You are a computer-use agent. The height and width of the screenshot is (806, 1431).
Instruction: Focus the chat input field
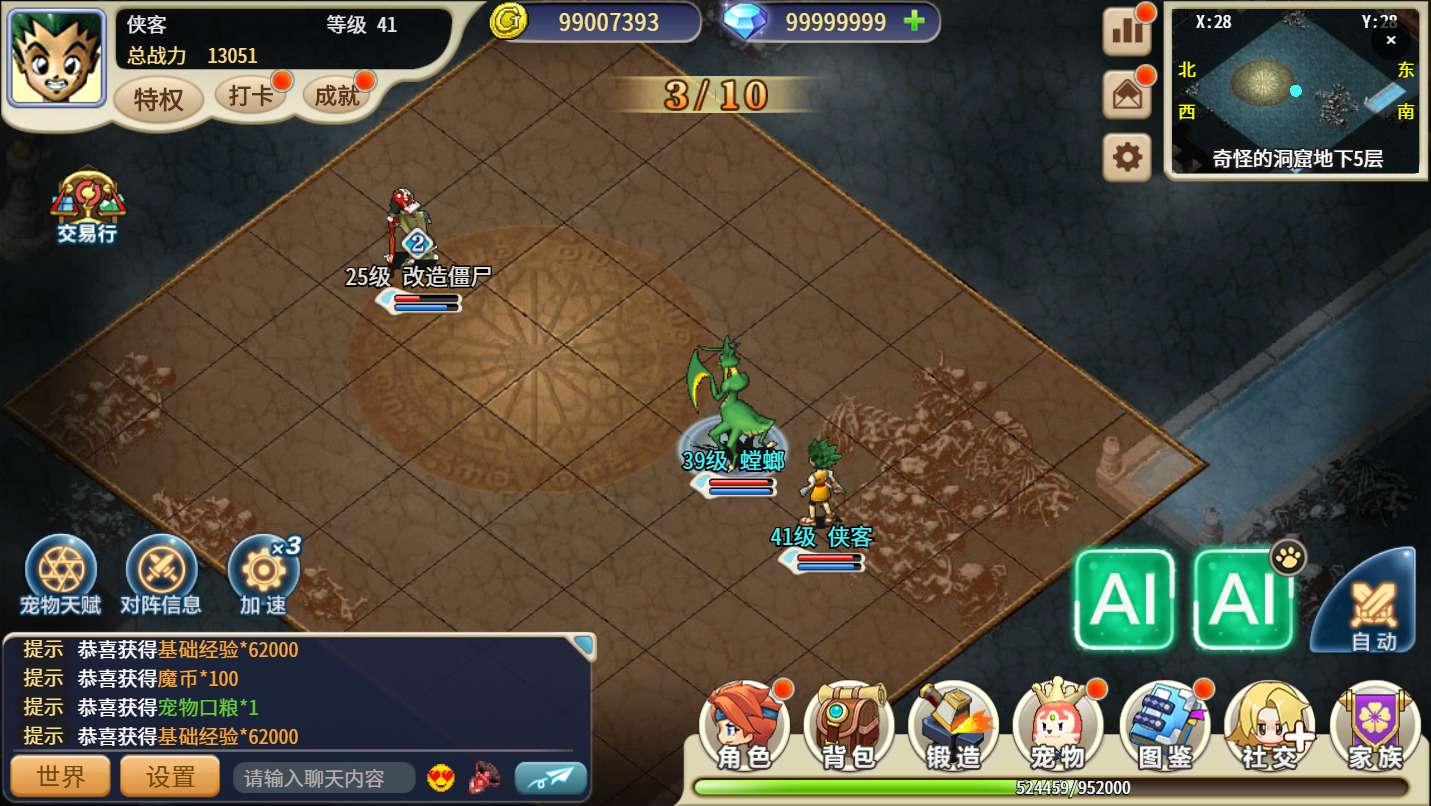tap(324, 778)
